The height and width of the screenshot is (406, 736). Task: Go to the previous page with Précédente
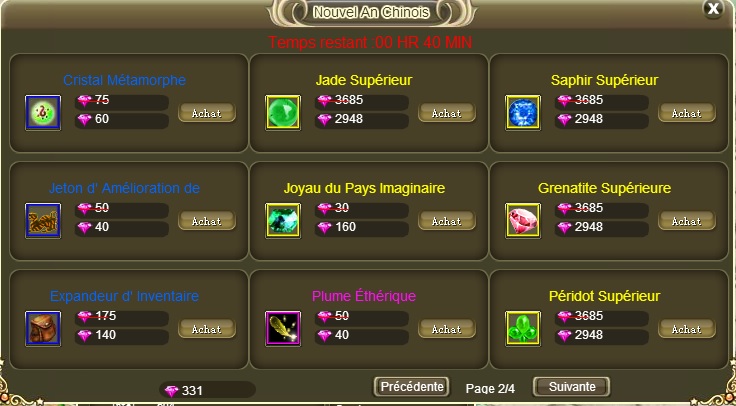point(411,386)
